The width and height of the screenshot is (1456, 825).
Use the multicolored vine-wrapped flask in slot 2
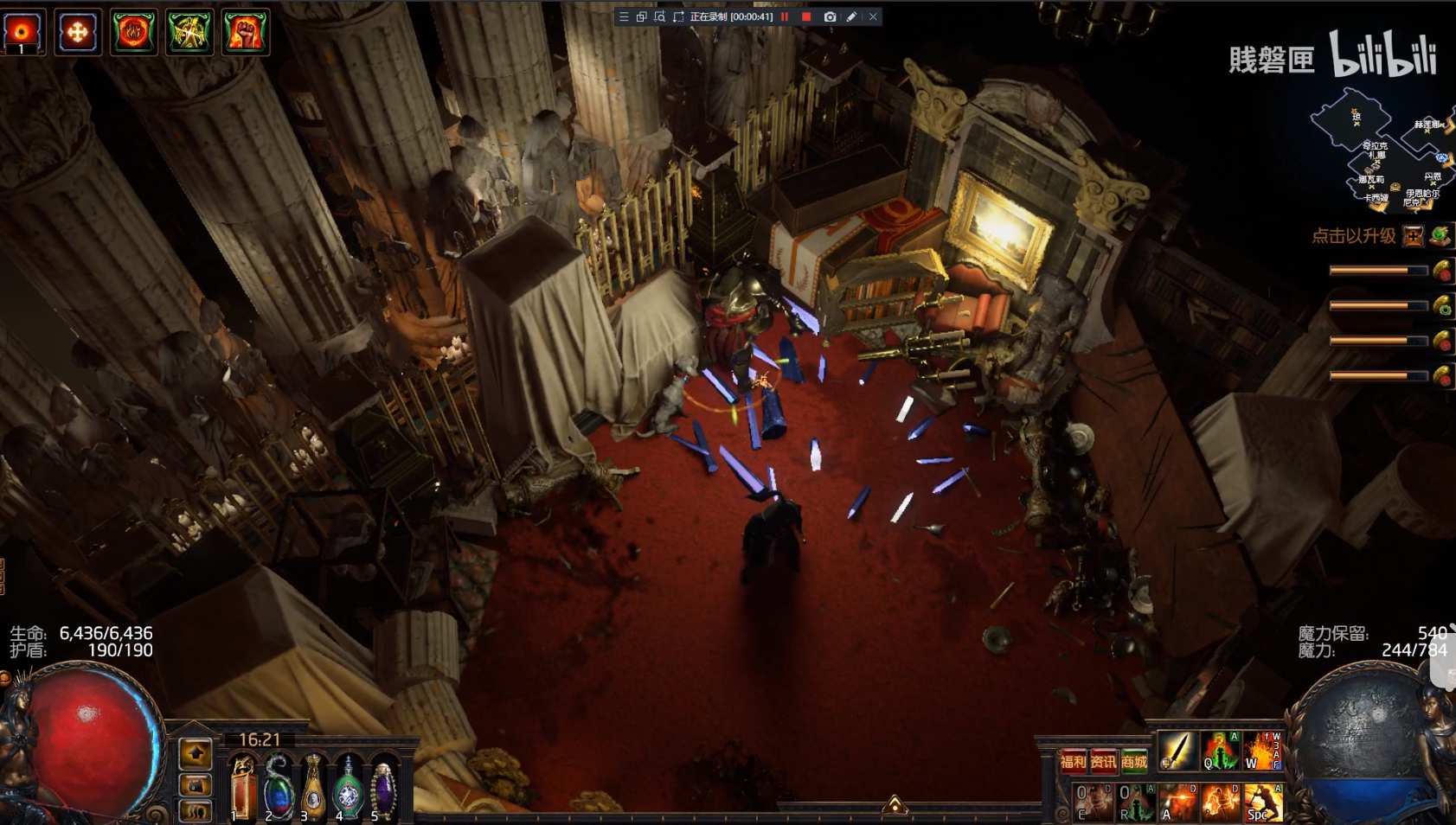click(278, 787)
